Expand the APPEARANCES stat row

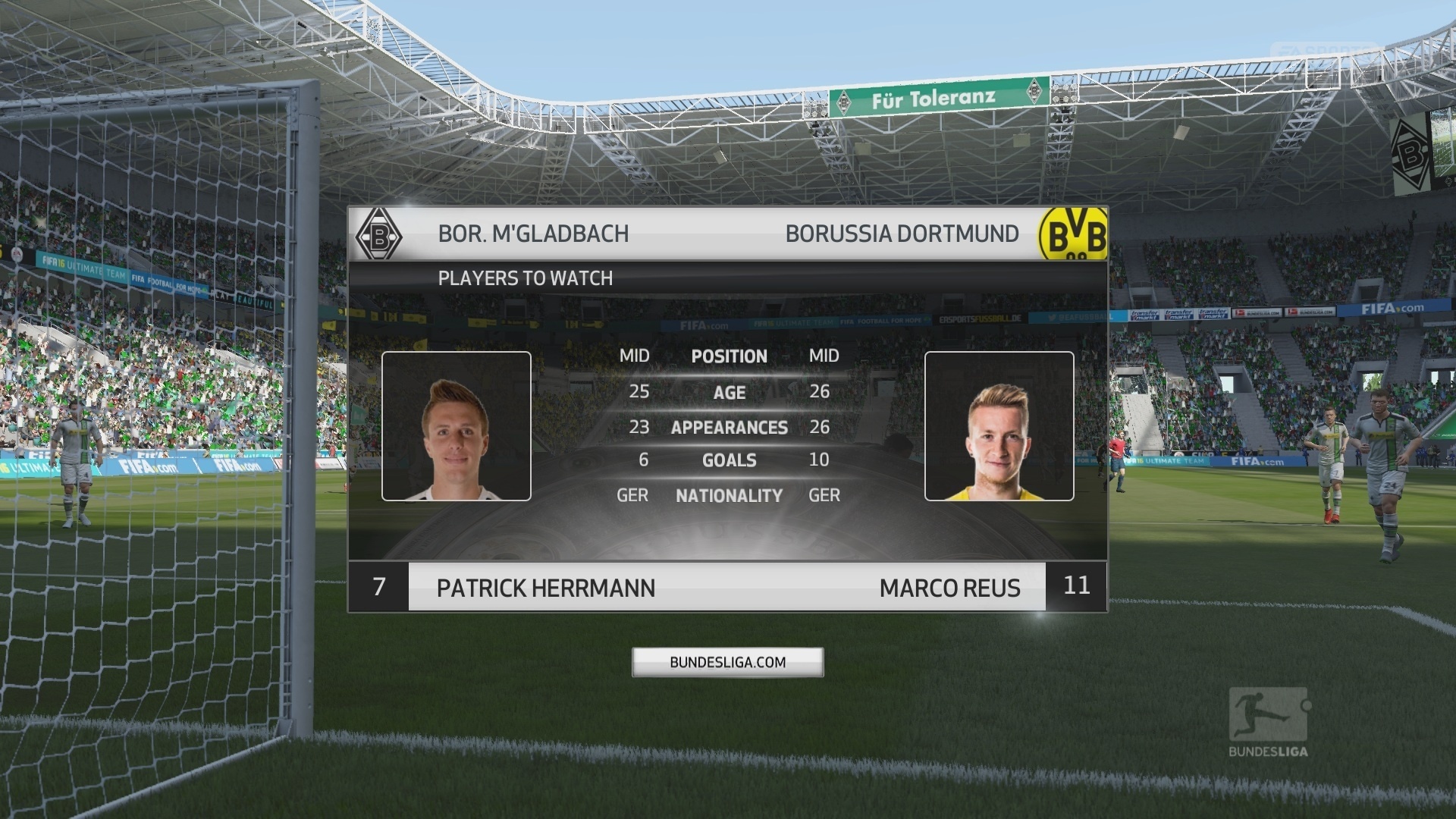click(730, 427)
